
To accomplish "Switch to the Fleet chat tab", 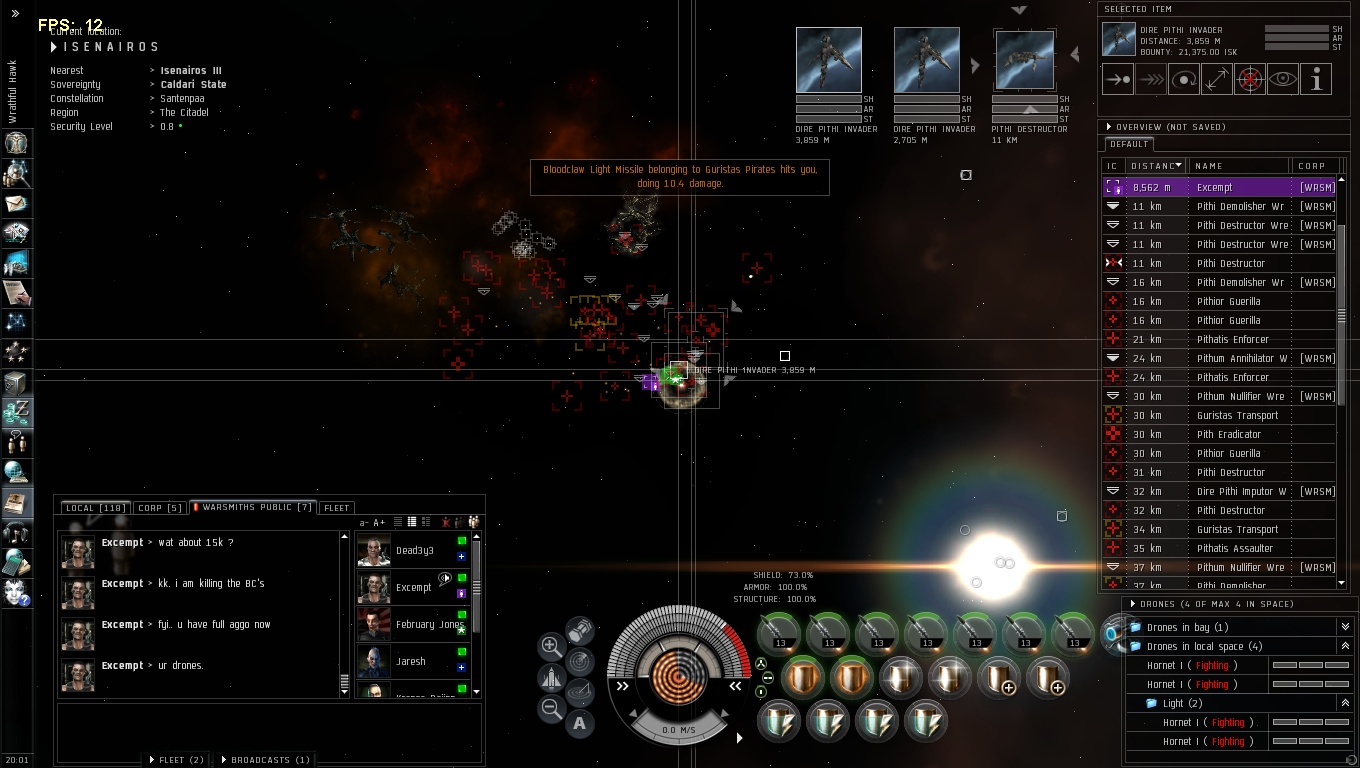I will click(x=337, y=508).
